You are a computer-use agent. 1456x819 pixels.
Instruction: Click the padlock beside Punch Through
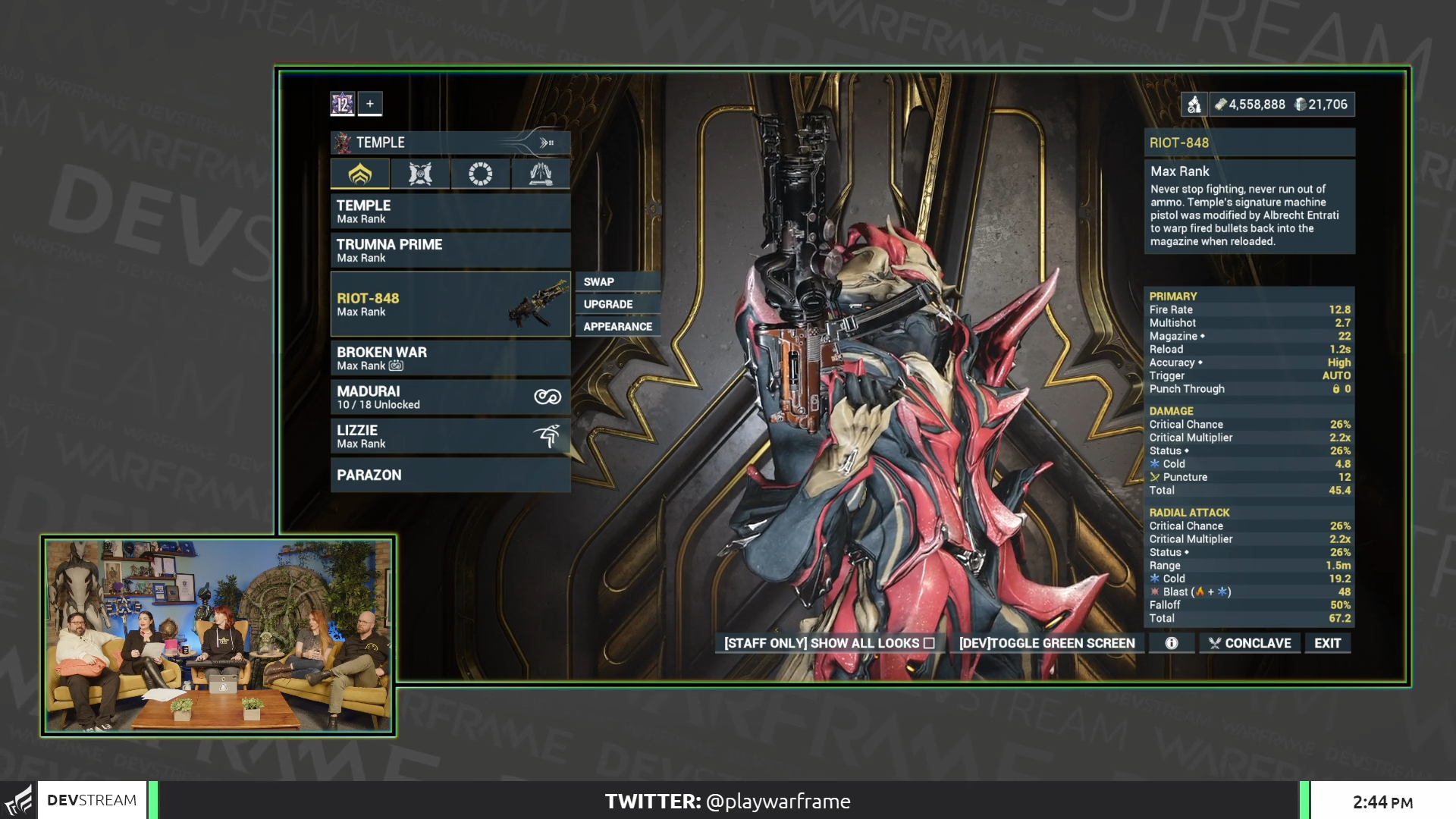pos(1336,389)
